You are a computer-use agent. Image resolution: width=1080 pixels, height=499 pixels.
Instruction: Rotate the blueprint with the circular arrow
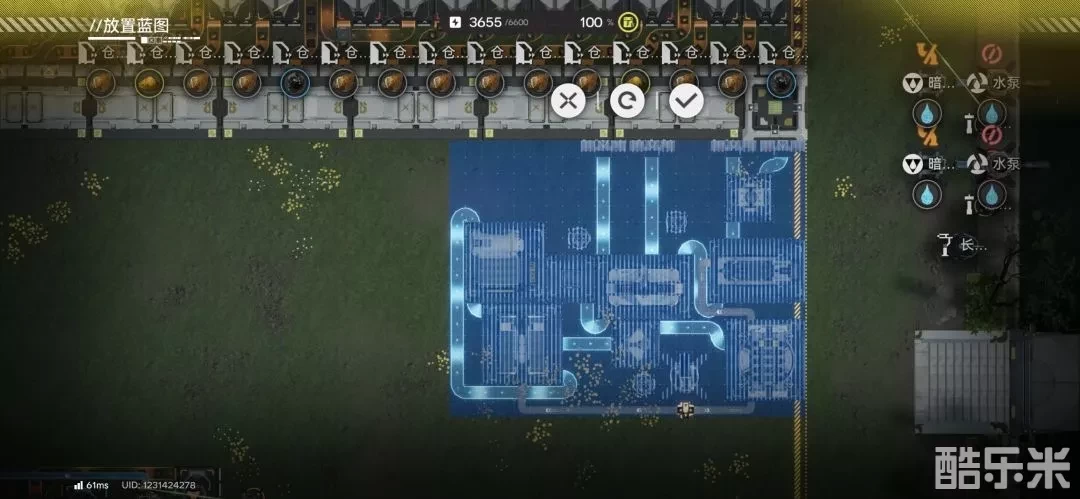[x=627, y=100]
